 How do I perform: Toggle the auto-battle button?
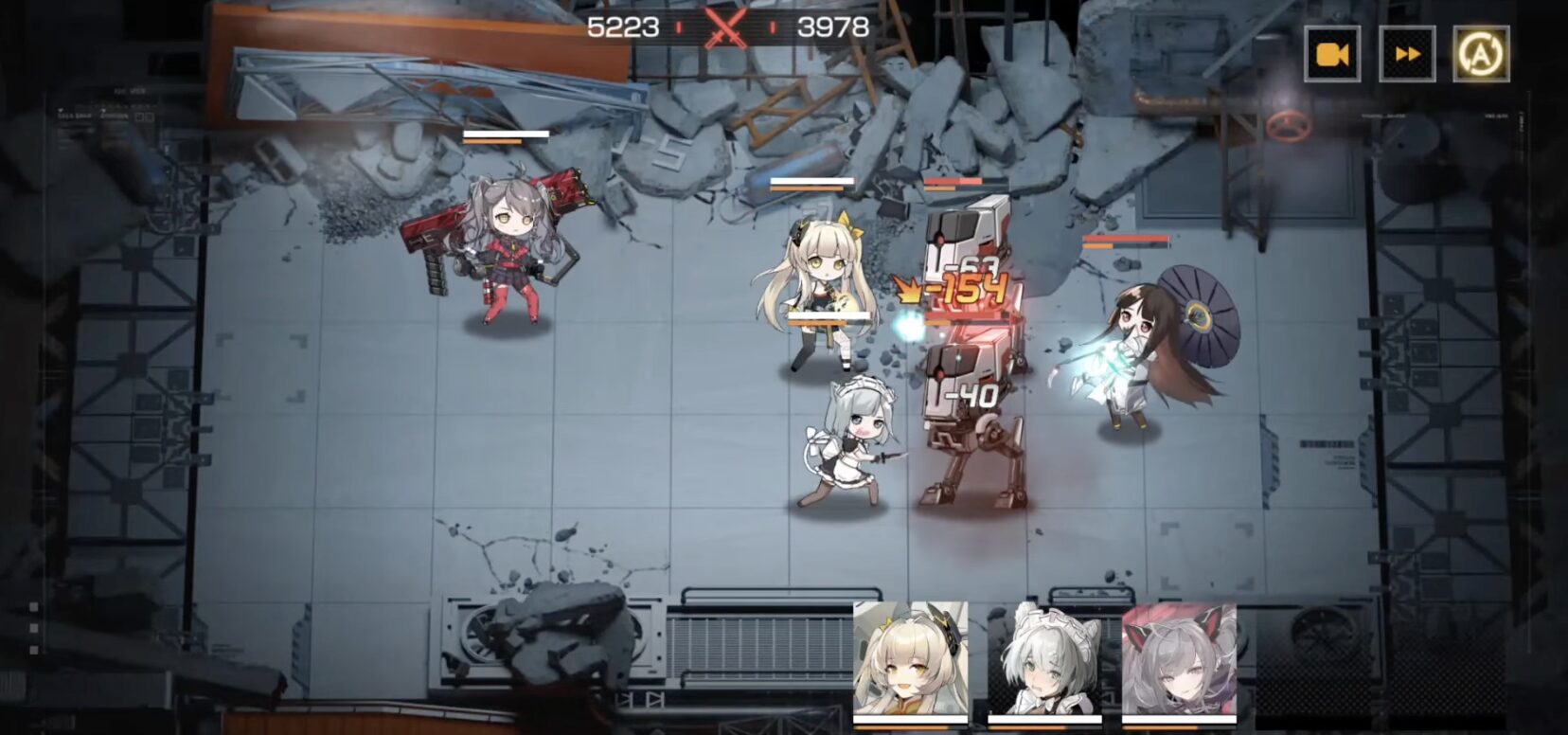point(1481,54)
